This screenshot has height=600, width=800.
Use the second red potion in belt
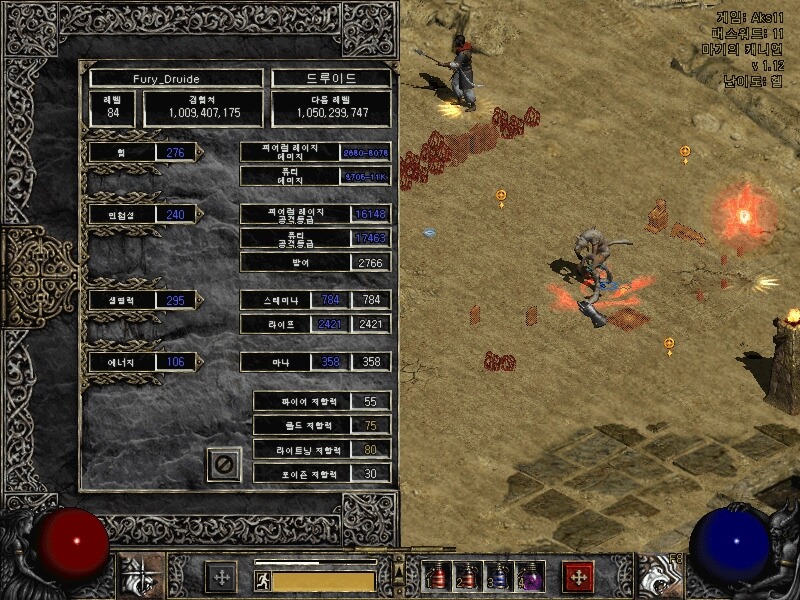[467, 577]
